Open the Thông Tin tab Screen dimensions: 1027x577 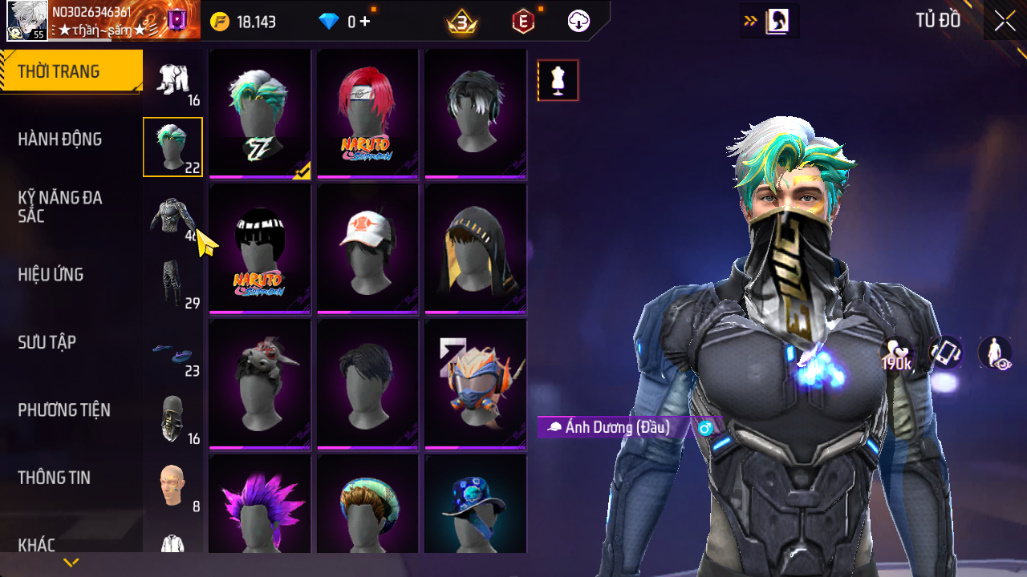(x=54, y=478)
